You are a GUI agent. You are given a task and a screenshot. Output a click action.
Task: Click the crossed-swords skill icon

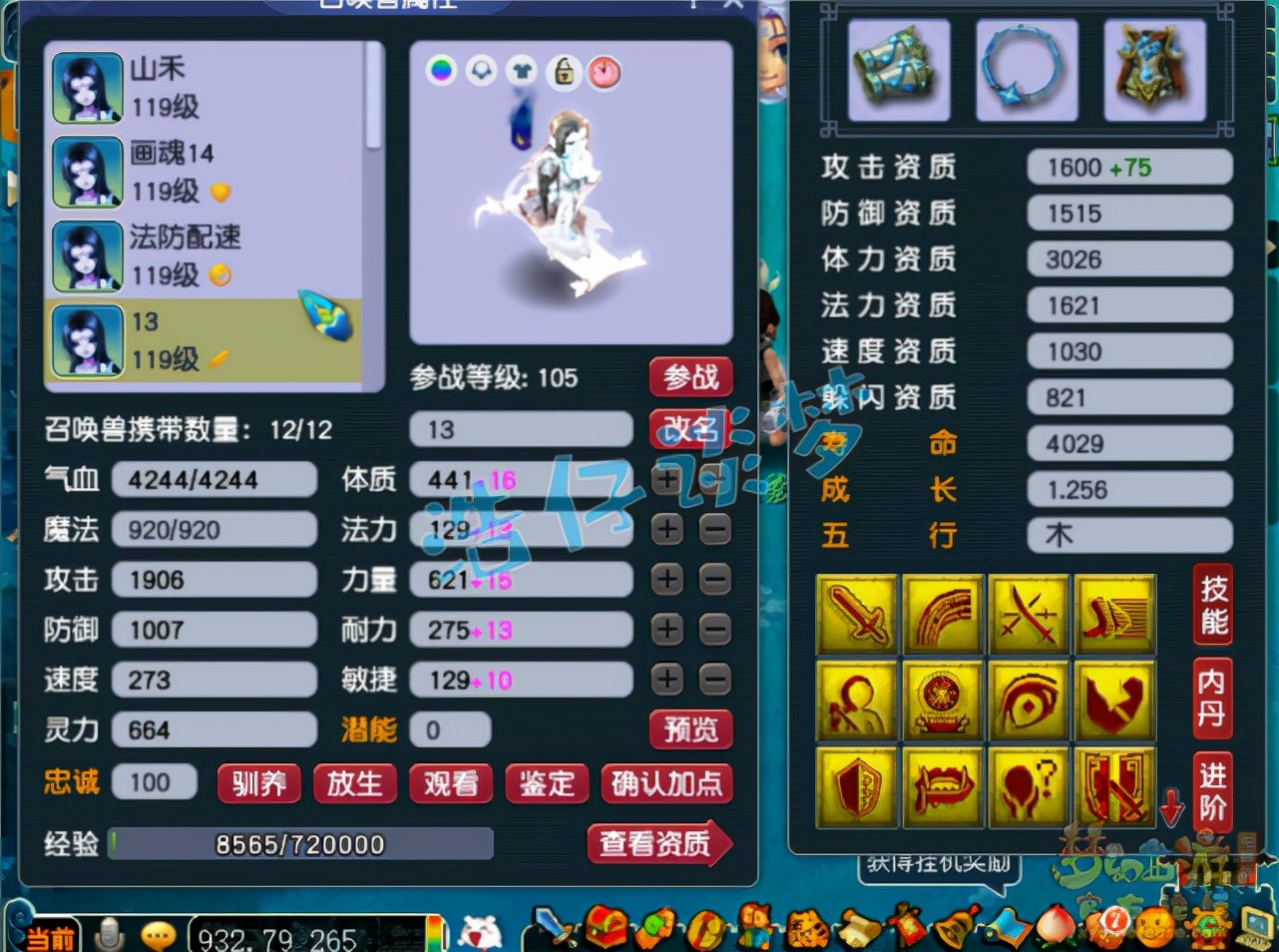coord(1029,614)
